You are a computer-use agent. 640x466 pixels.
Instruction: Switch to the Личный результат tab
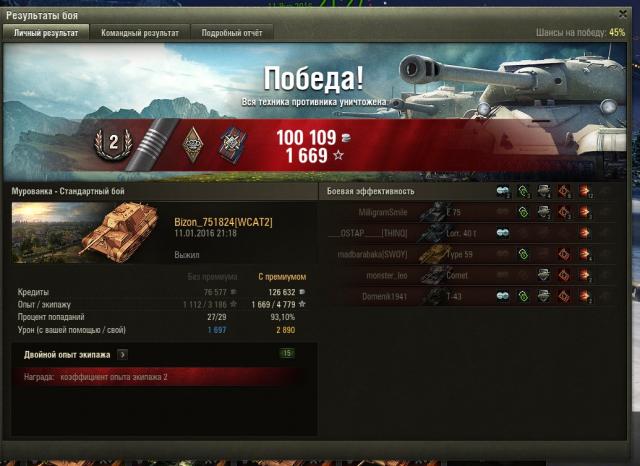(46, 33)
